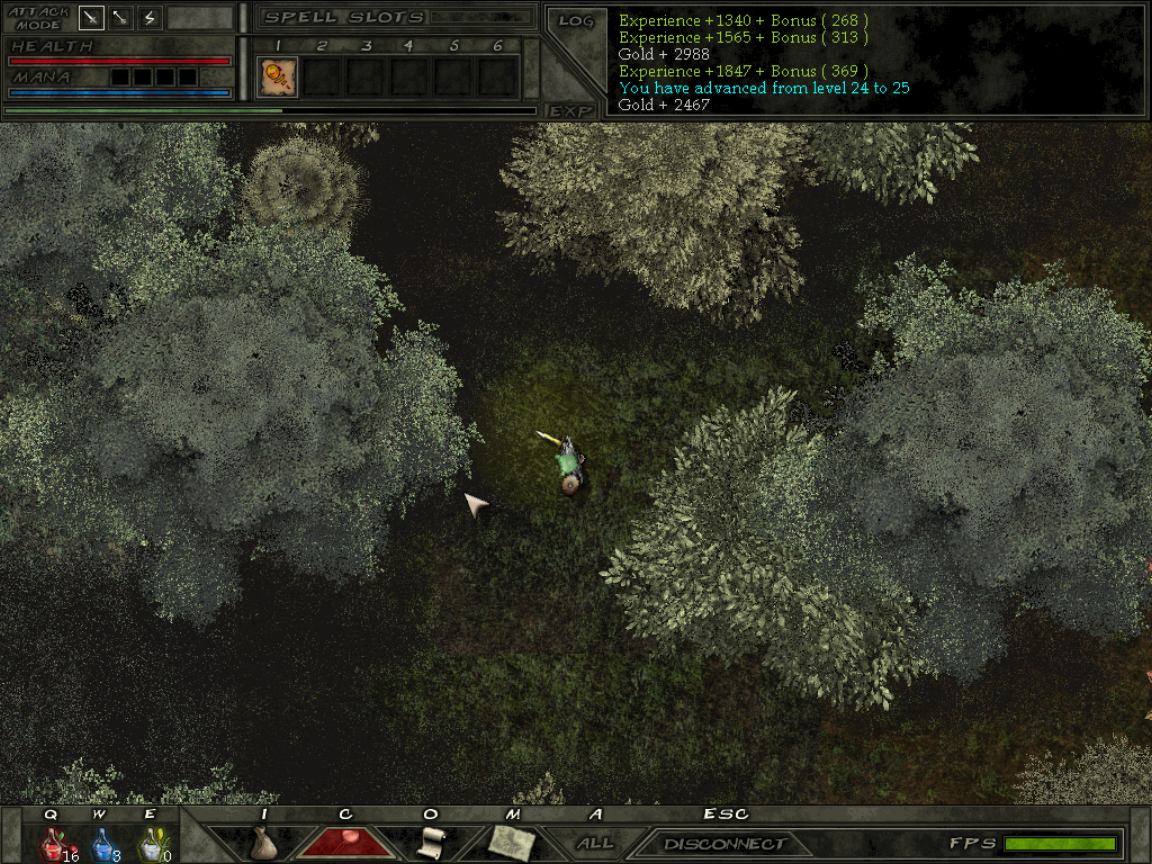
Task: Switch to the arrow ranged attack mode
Action: (x=121, y=18)
